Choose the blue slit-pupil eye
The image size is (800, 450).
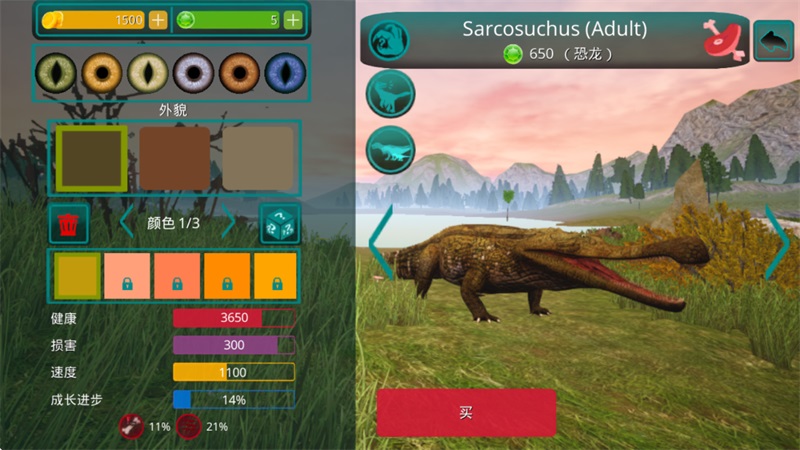point(285,73)
